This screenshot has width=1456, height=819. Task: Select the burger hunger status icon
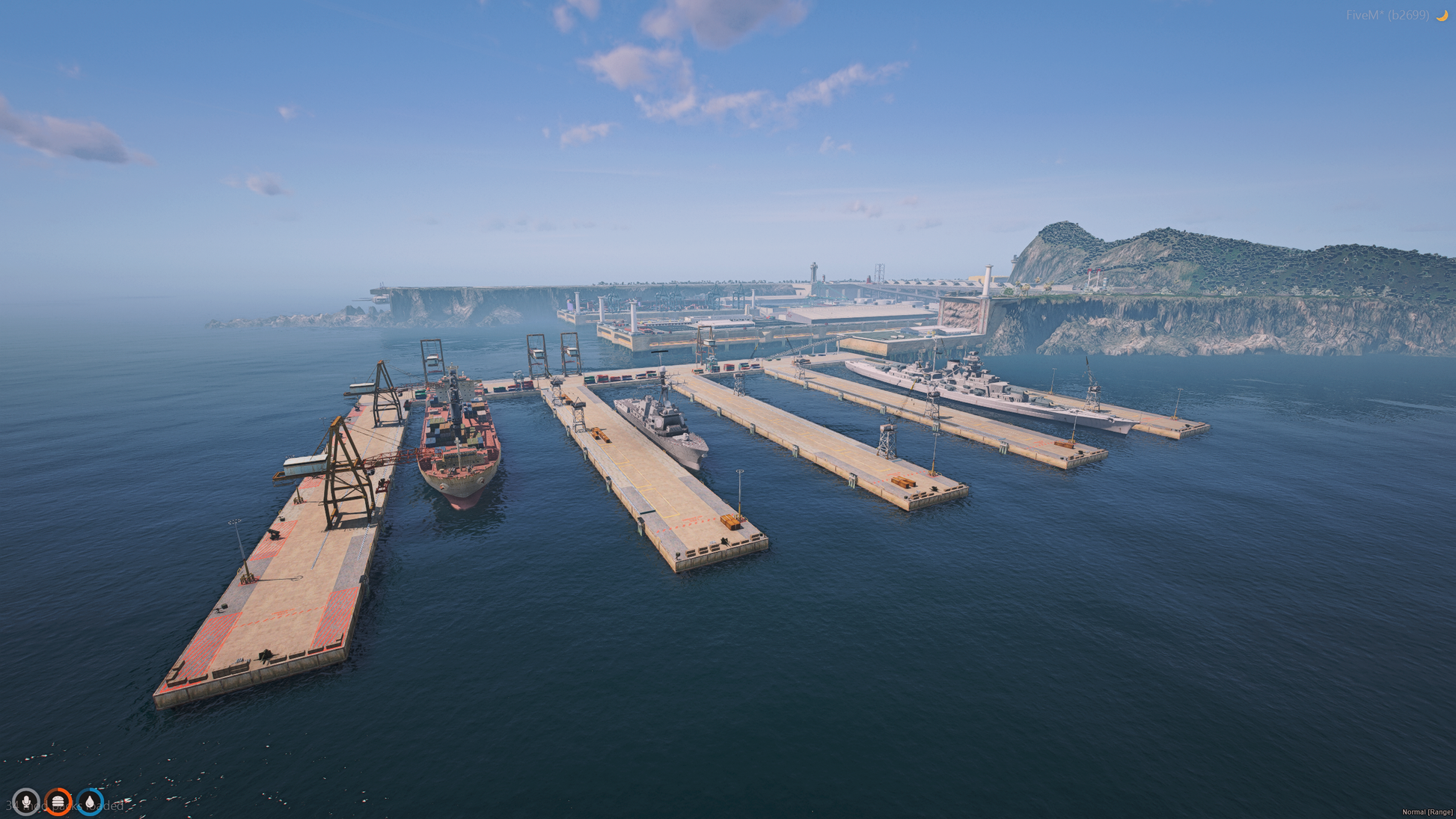tap(58, 802)
